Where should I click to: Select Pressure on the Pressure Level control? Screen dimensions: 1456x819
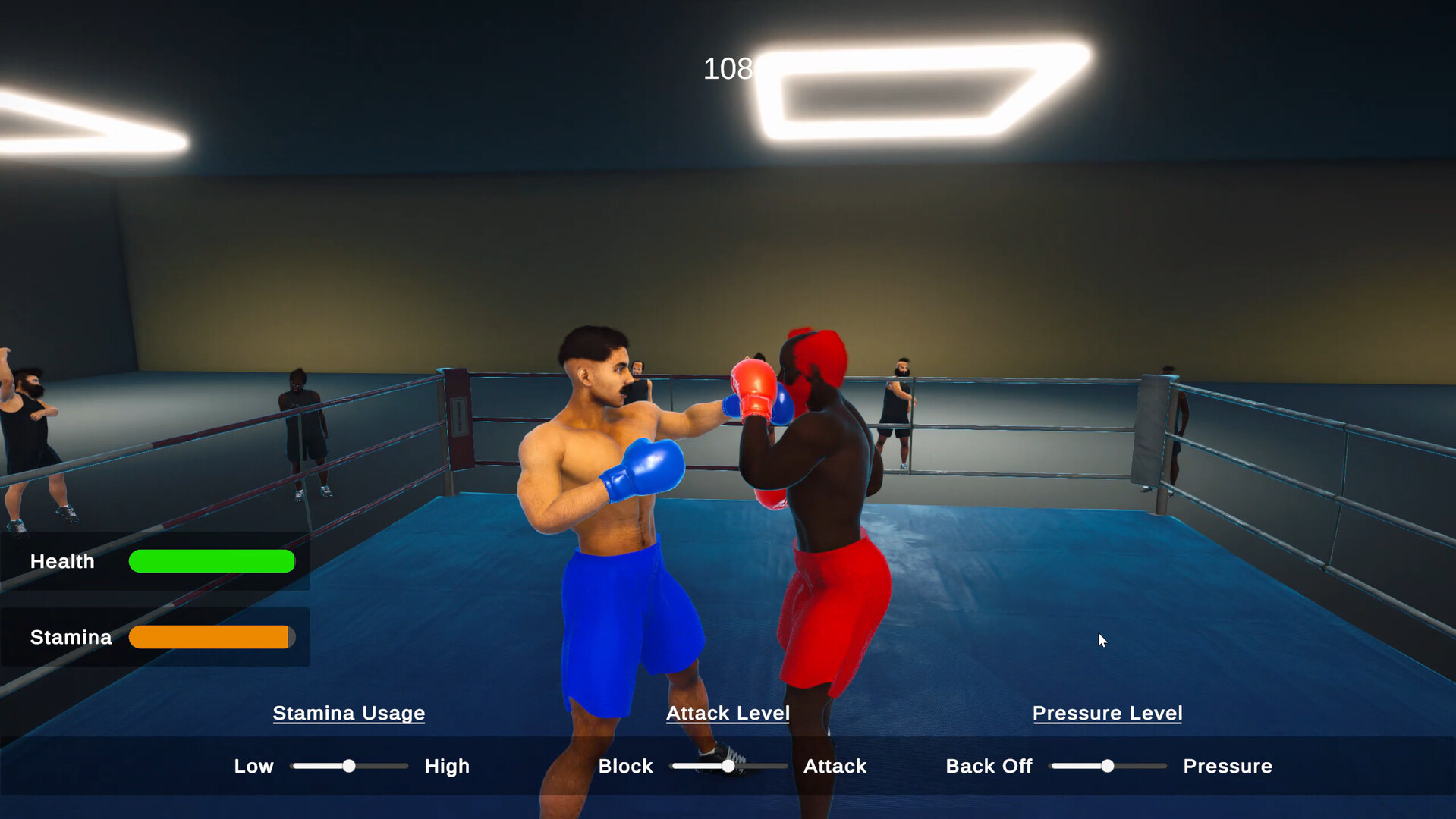pyautogui.click(x=1227, y=766)
